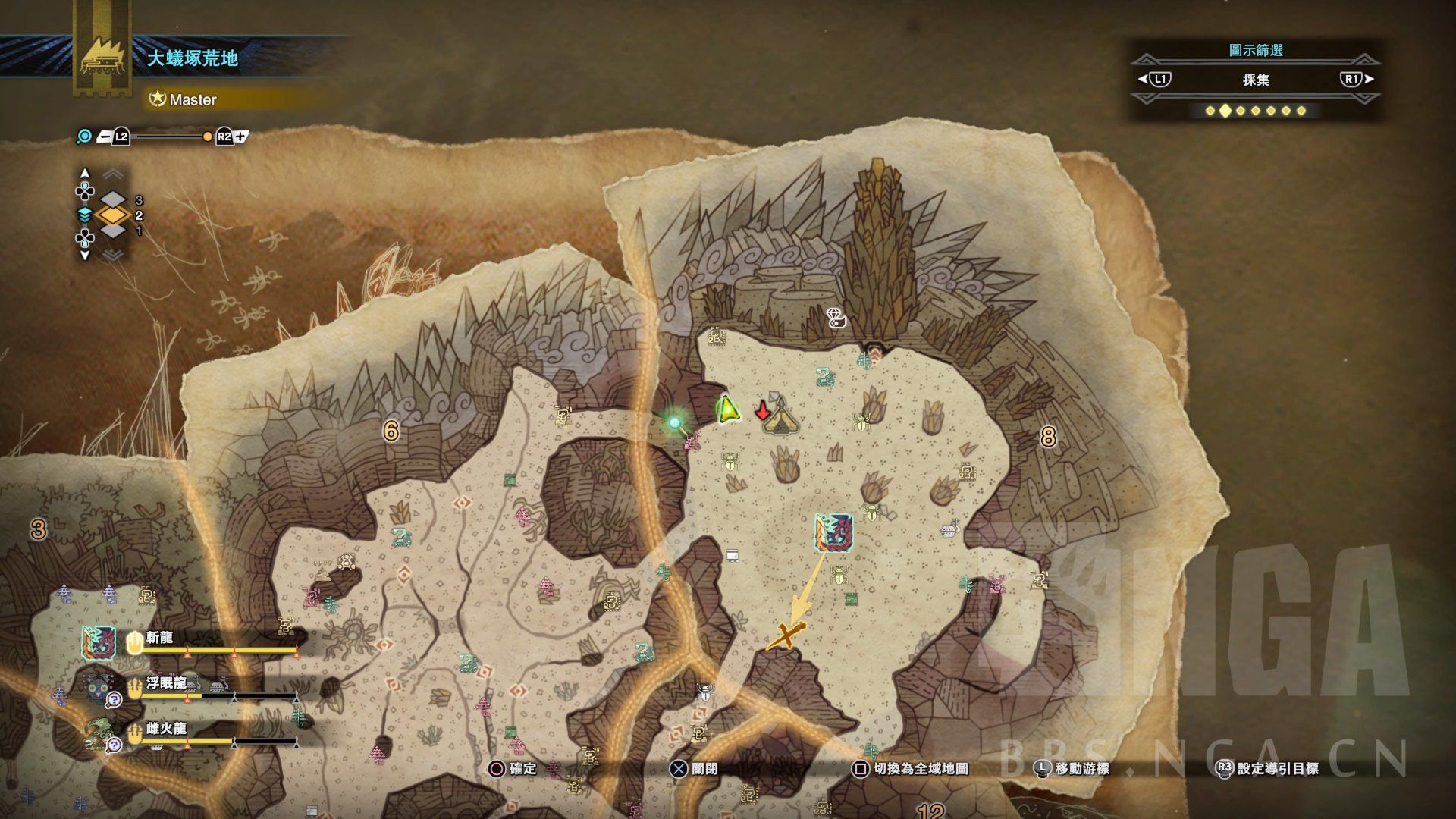Select 斬龍 in the monster list
1456x819 pixels.
click(x=160, y=638)
